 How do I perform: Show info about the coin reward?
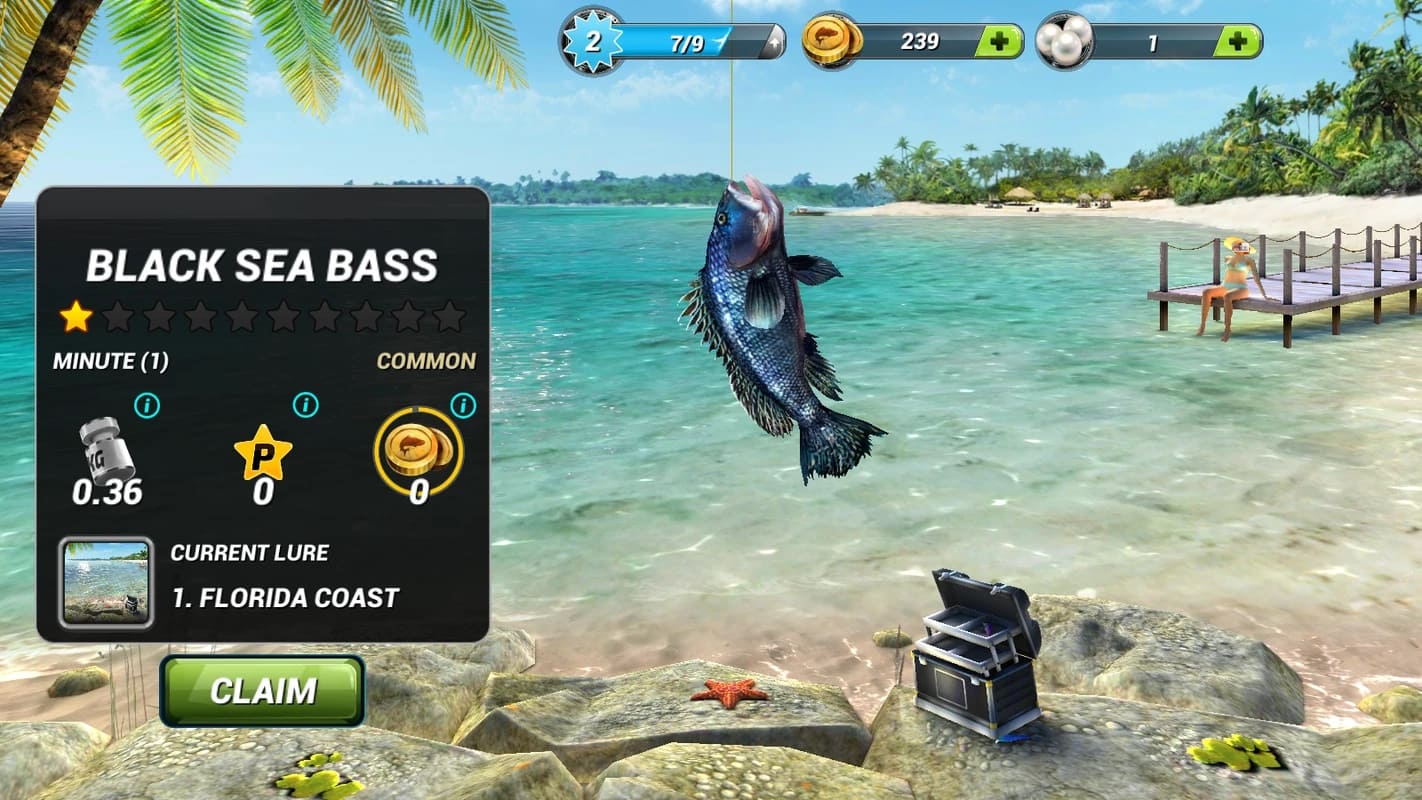tap(462, 405)
